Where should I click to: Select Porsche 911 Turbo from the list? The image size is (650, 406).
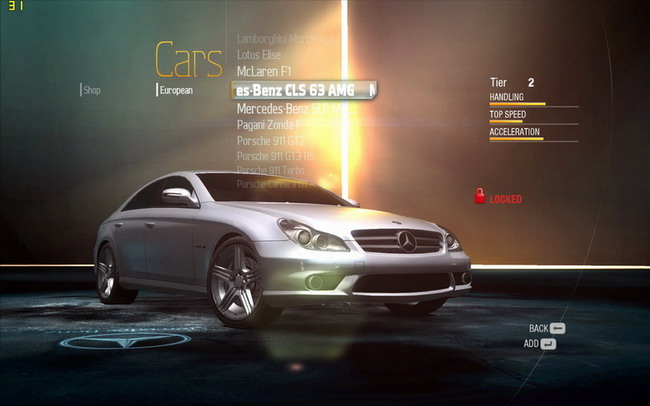coord(271,171)
